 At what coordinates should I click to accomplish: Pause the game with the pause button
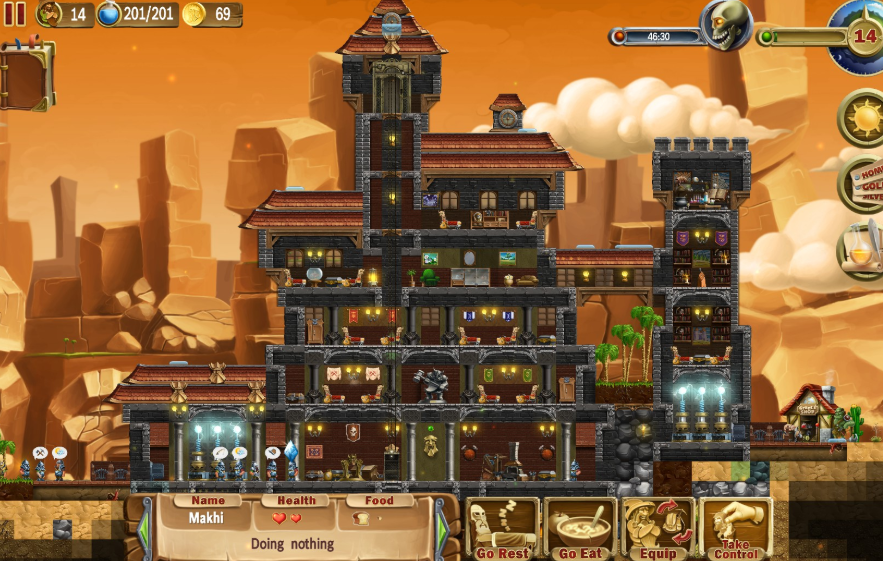(x=15, y=14)
